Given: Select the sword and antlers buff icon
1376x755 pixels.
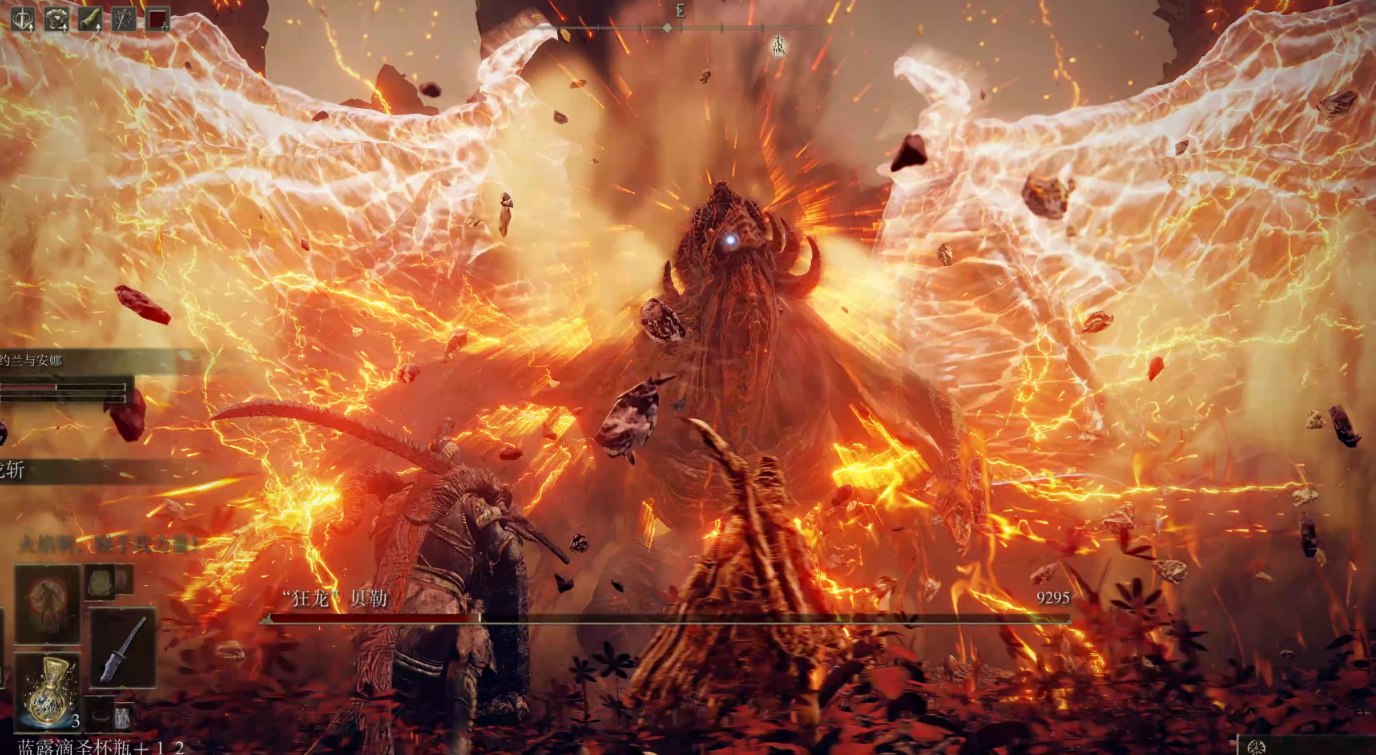Looking at the screenshot, I should tap(22, 19).
